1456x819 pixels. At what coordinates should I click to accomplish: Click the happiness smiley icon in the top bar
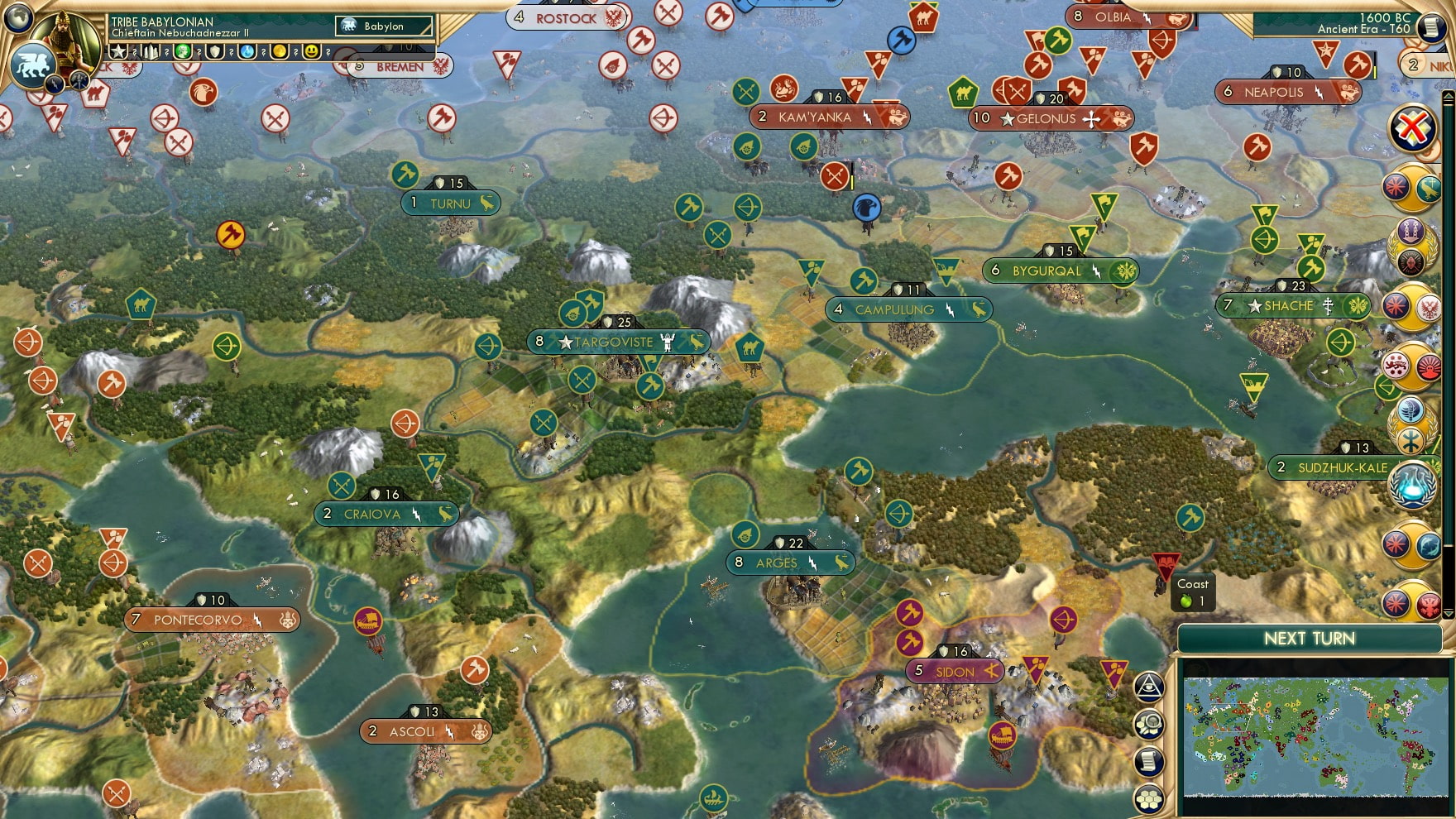pyautogui.click(x=310, y=52)
